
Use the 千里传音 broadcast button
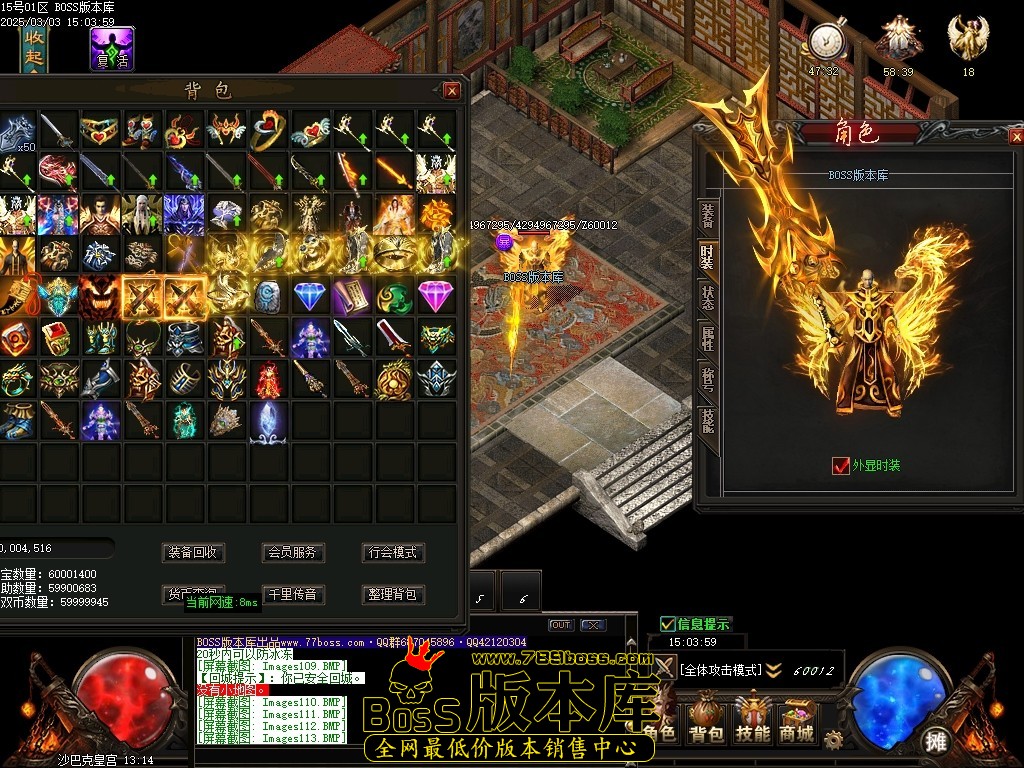pyautogui.click(x=292, y=594)
